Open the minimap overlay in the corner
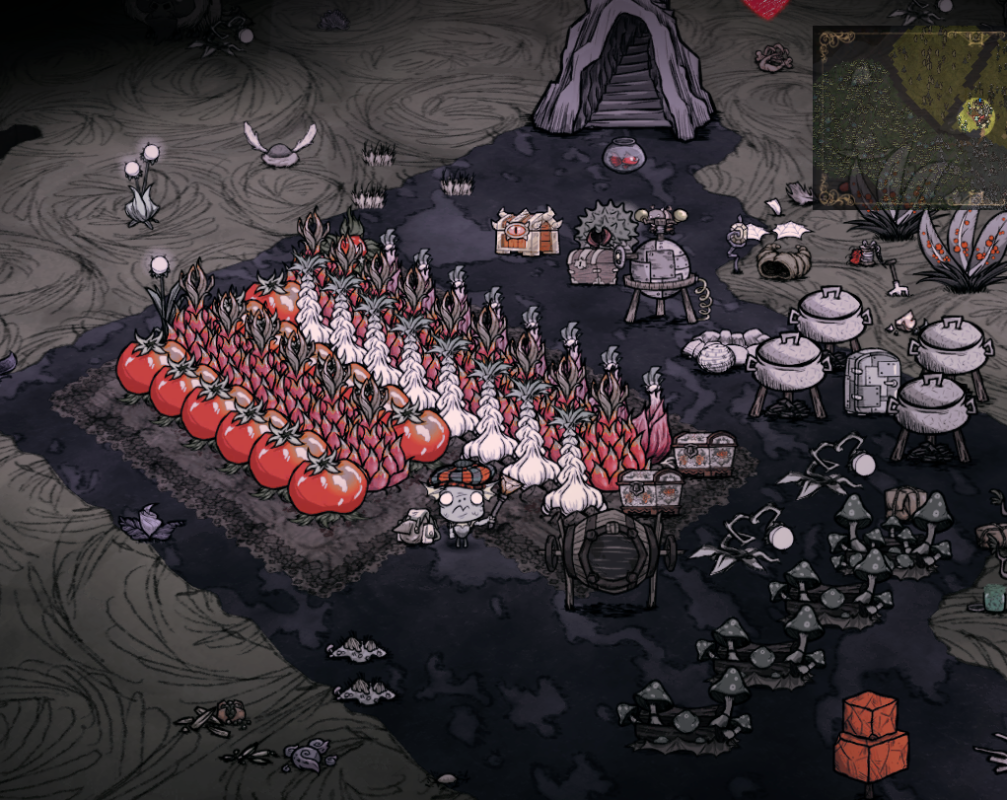Viewport: 1007px width, 800px height. pyautogui.click(x=911, y=116)
